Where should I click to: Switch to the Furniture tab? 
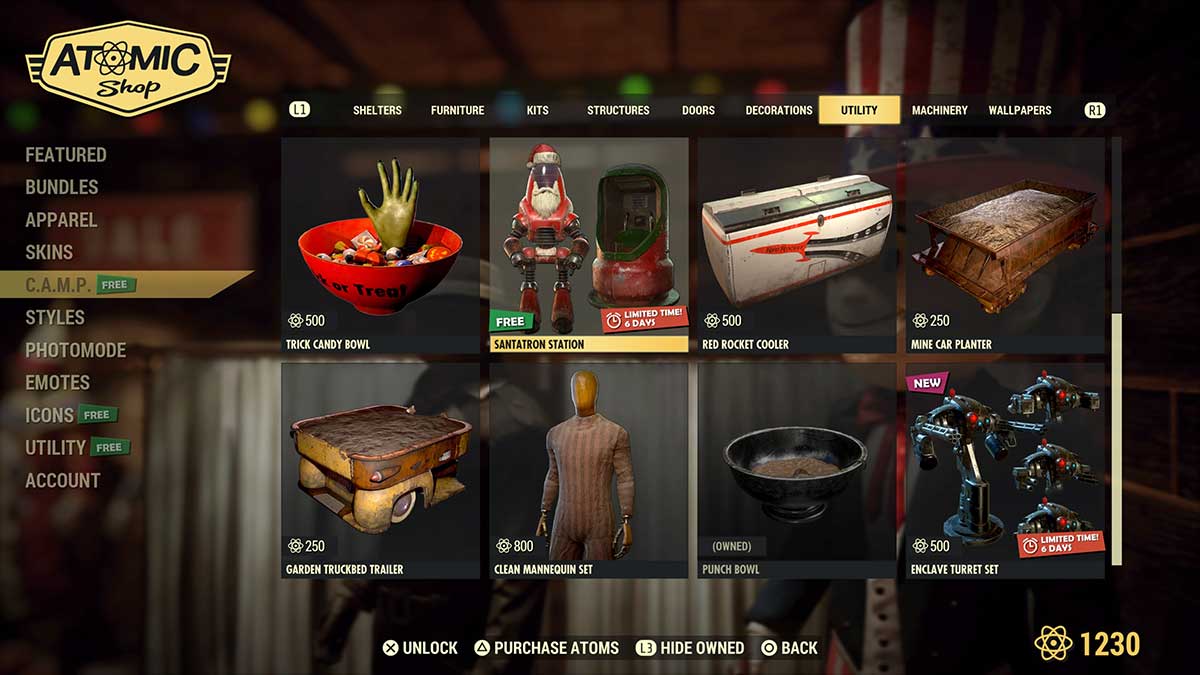pos(457,110)
